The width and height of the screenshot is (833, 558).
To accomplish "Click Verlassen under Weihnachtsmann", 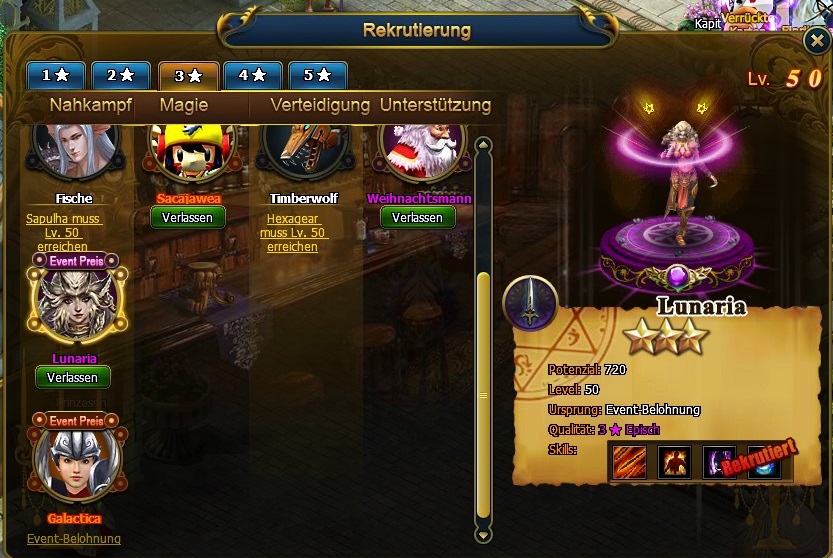I will (417, 217).
